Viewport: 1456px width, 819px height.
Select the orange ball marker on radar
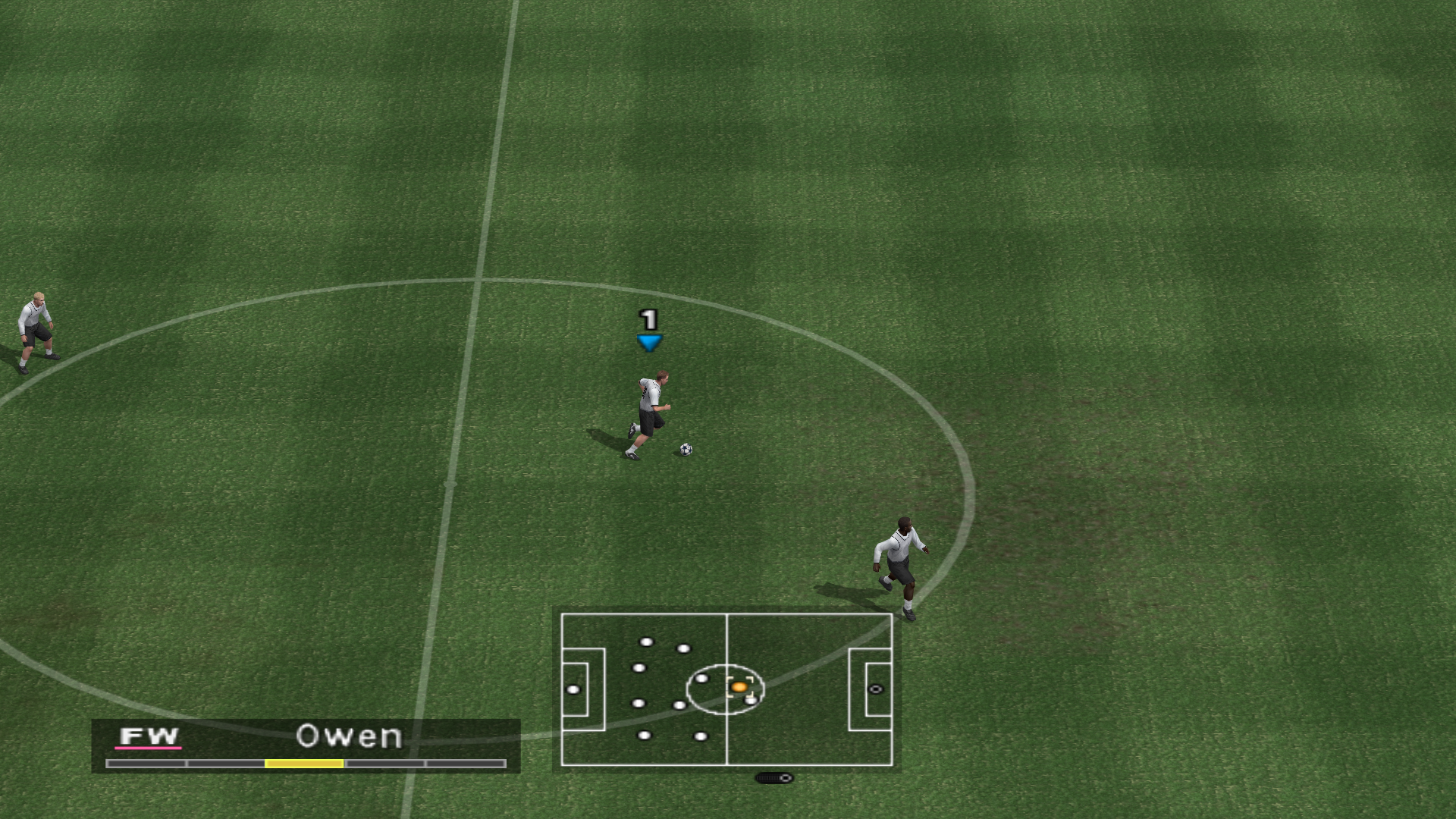pos(739,687)
